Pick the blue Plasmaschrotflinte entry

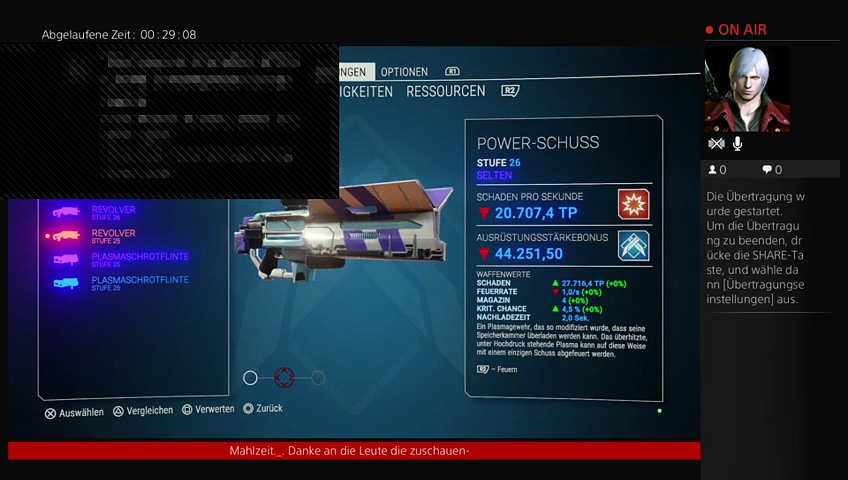139,282
